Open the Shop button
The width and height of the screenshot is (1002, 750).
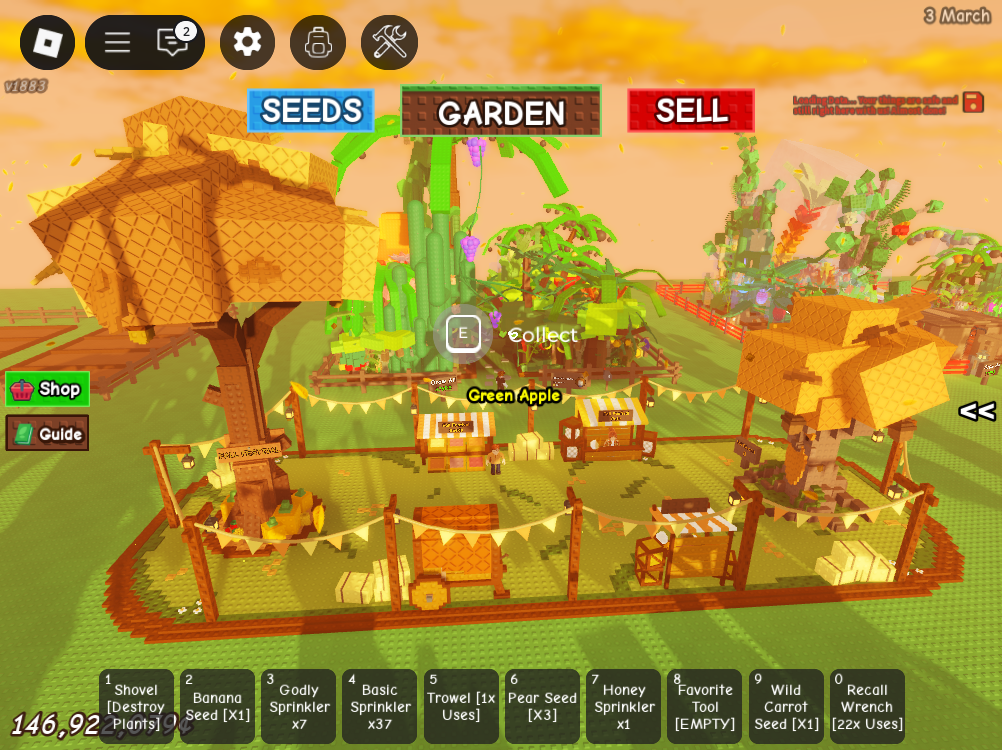tap(48, 389)
